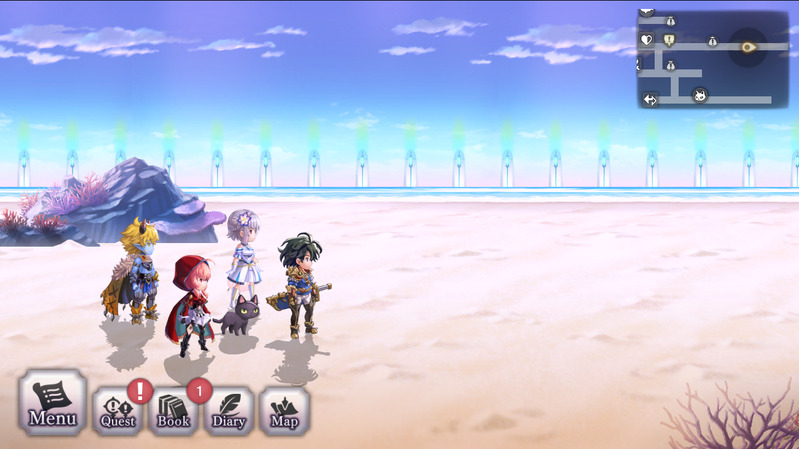This screenshot has height=449, width=799.
Task: Click the yellow exclamation marker on minimap
Action: coord(669,40)
